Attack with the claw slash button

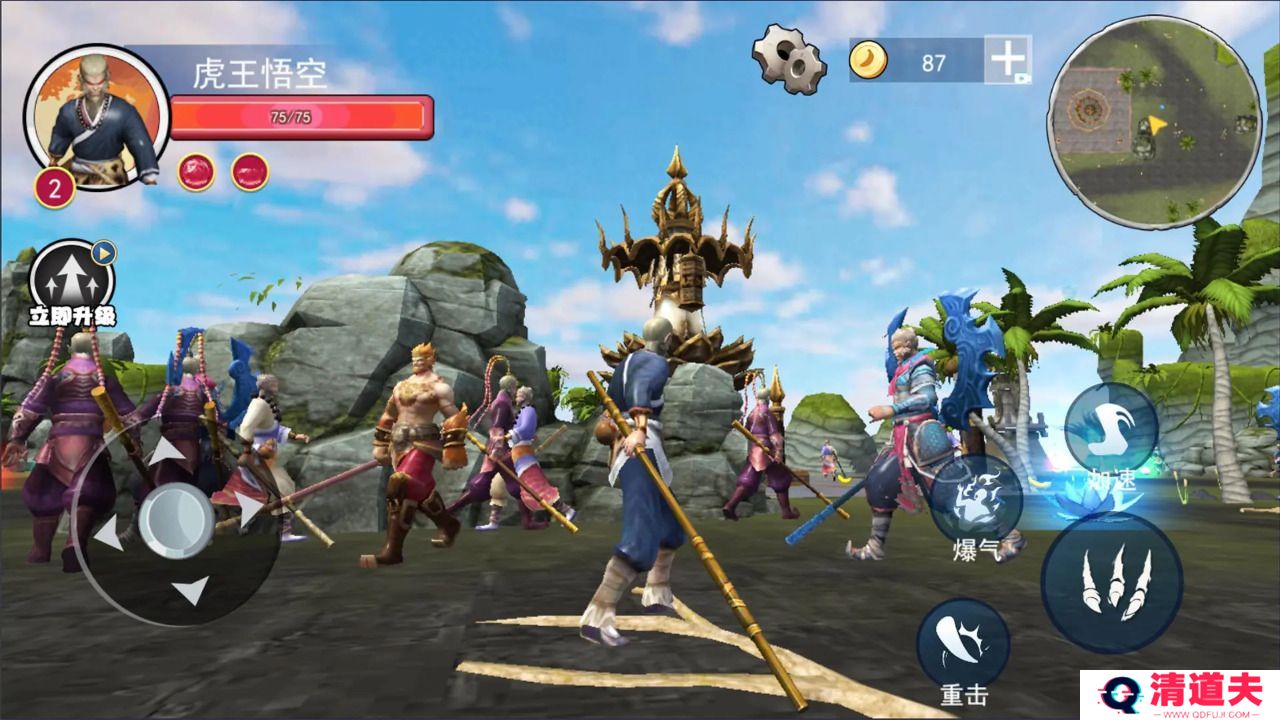1111,582
